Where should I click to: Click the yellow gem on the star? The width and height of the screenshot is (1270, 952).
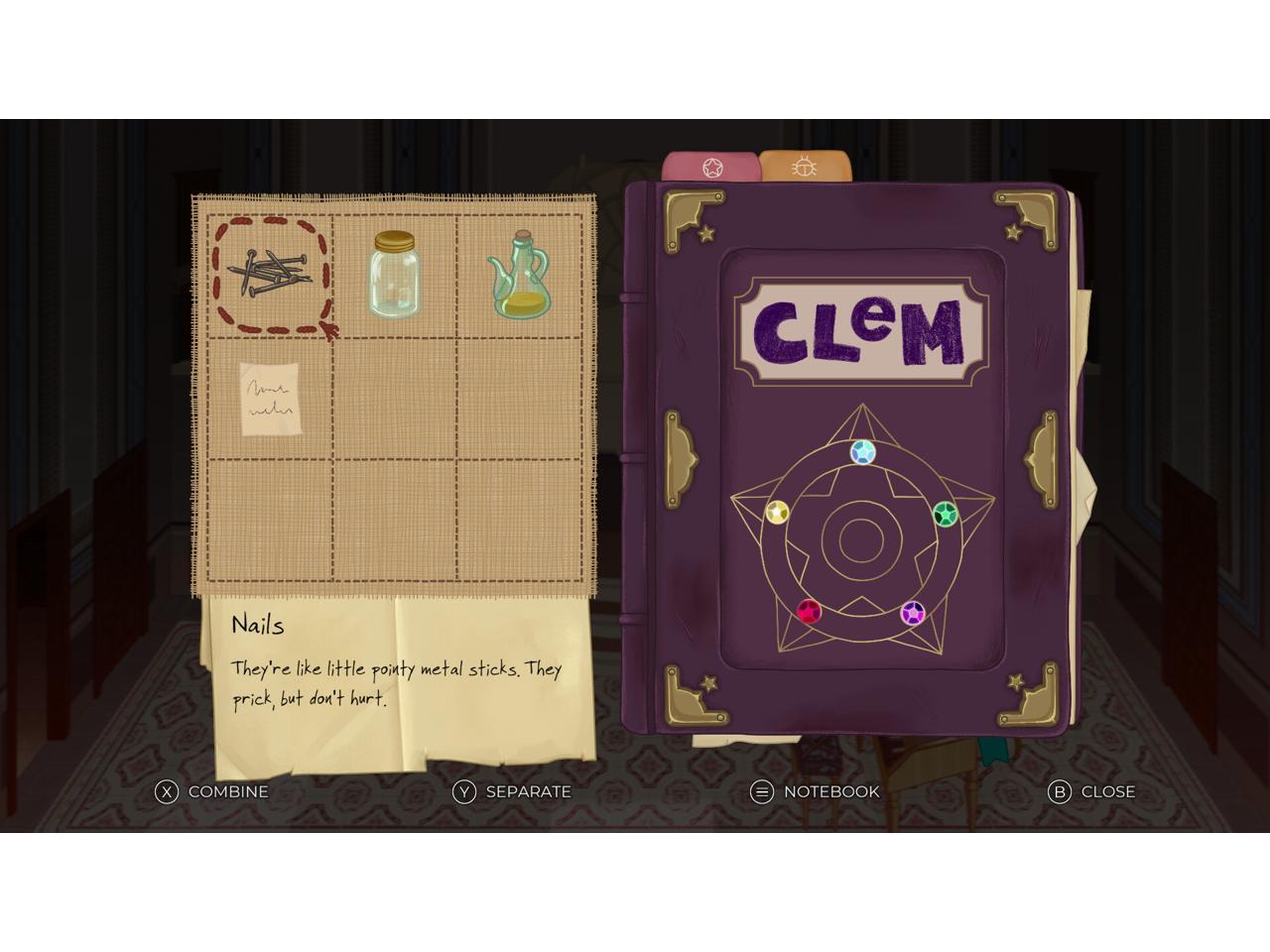(778, 513)
